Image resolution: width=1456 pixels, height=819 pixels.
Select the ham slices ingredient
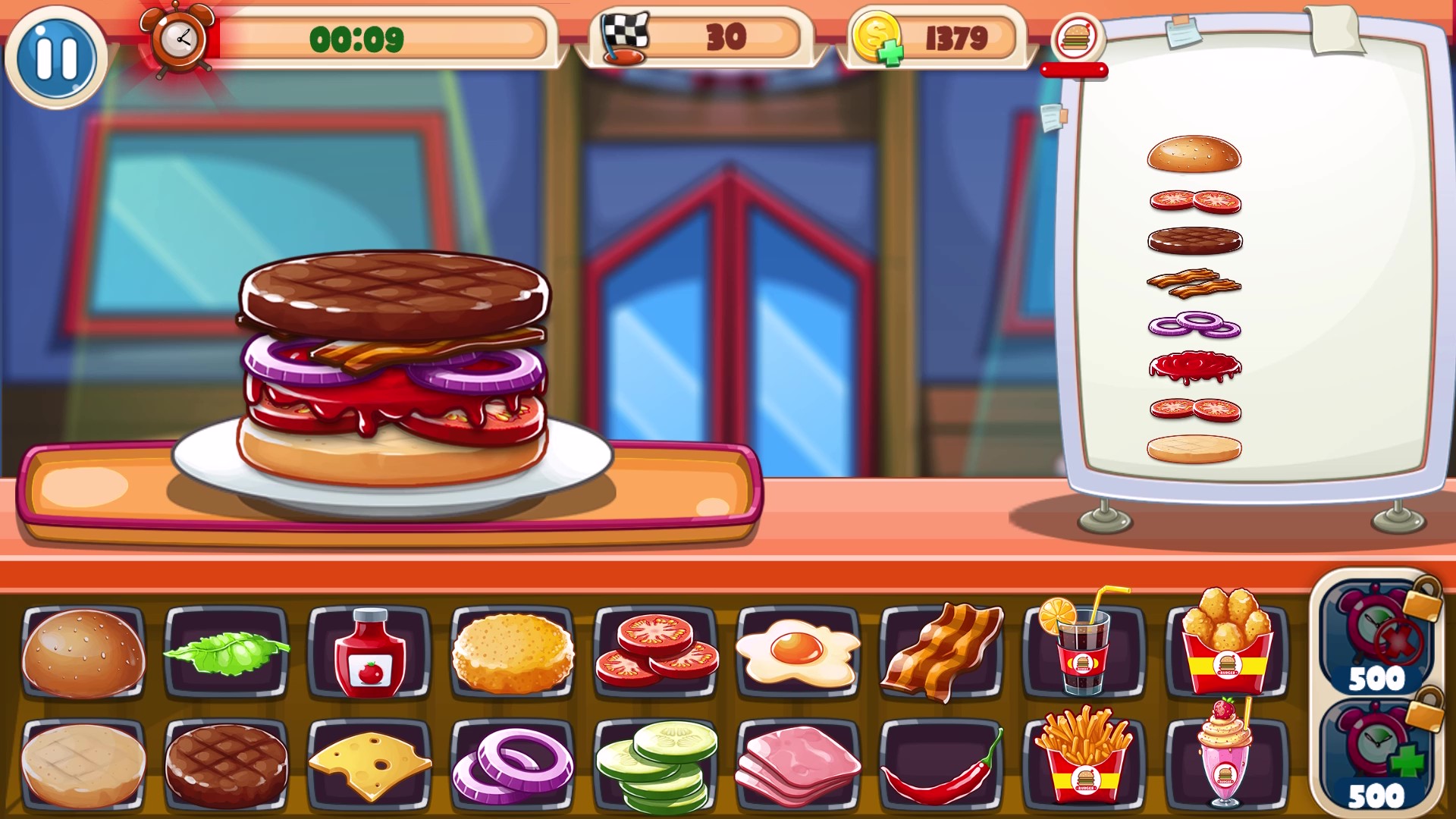(x=799, y=766)
